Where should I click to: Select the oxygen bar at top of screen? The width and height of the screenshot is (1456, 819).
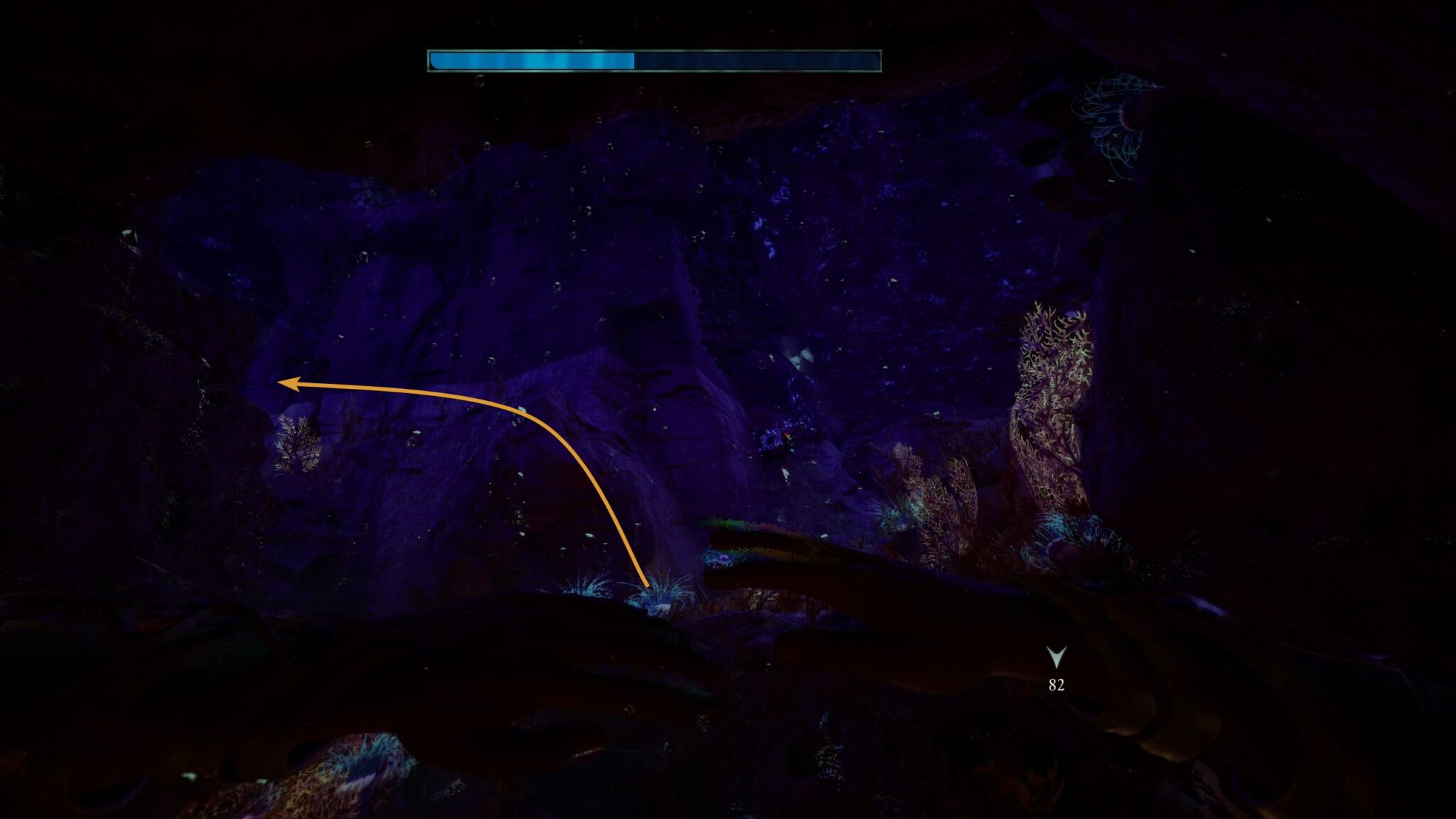(654, 63)
